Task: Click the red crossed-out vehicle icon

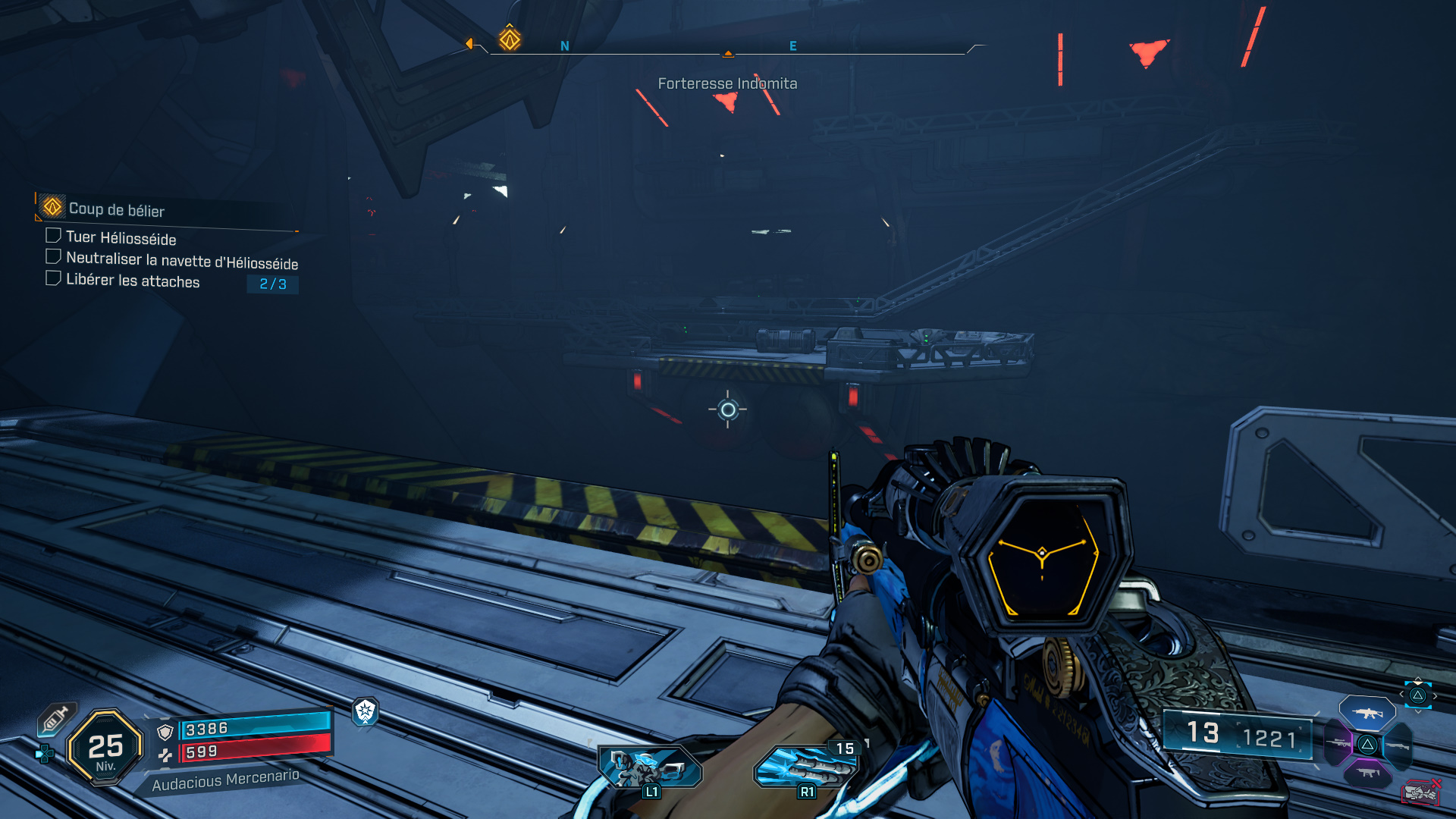Action: point(1420,792)
